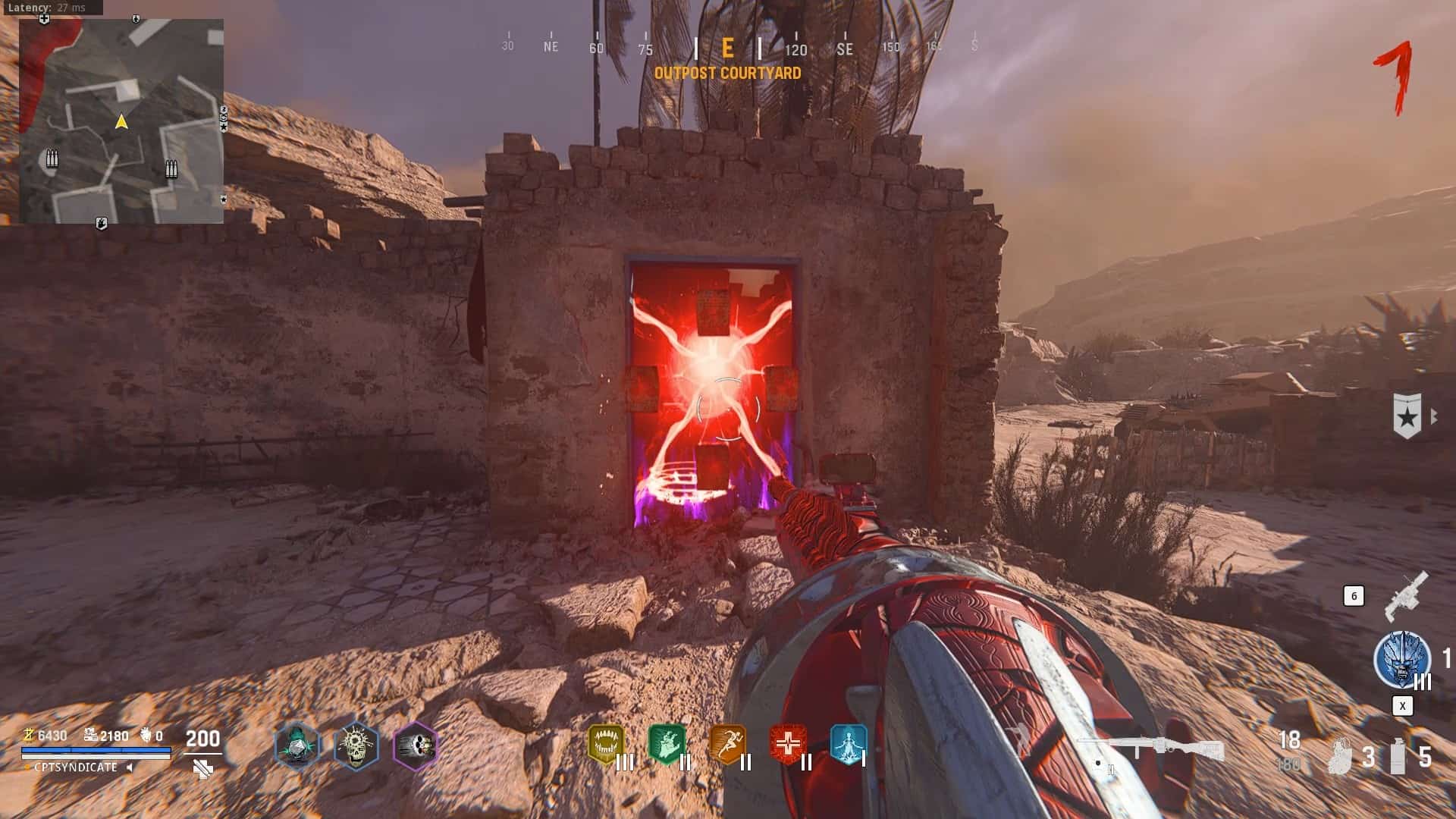This screenshot has height=819, width=1456.
Task: Select the hooded dice covenant icon
Action: pos(297,745)
